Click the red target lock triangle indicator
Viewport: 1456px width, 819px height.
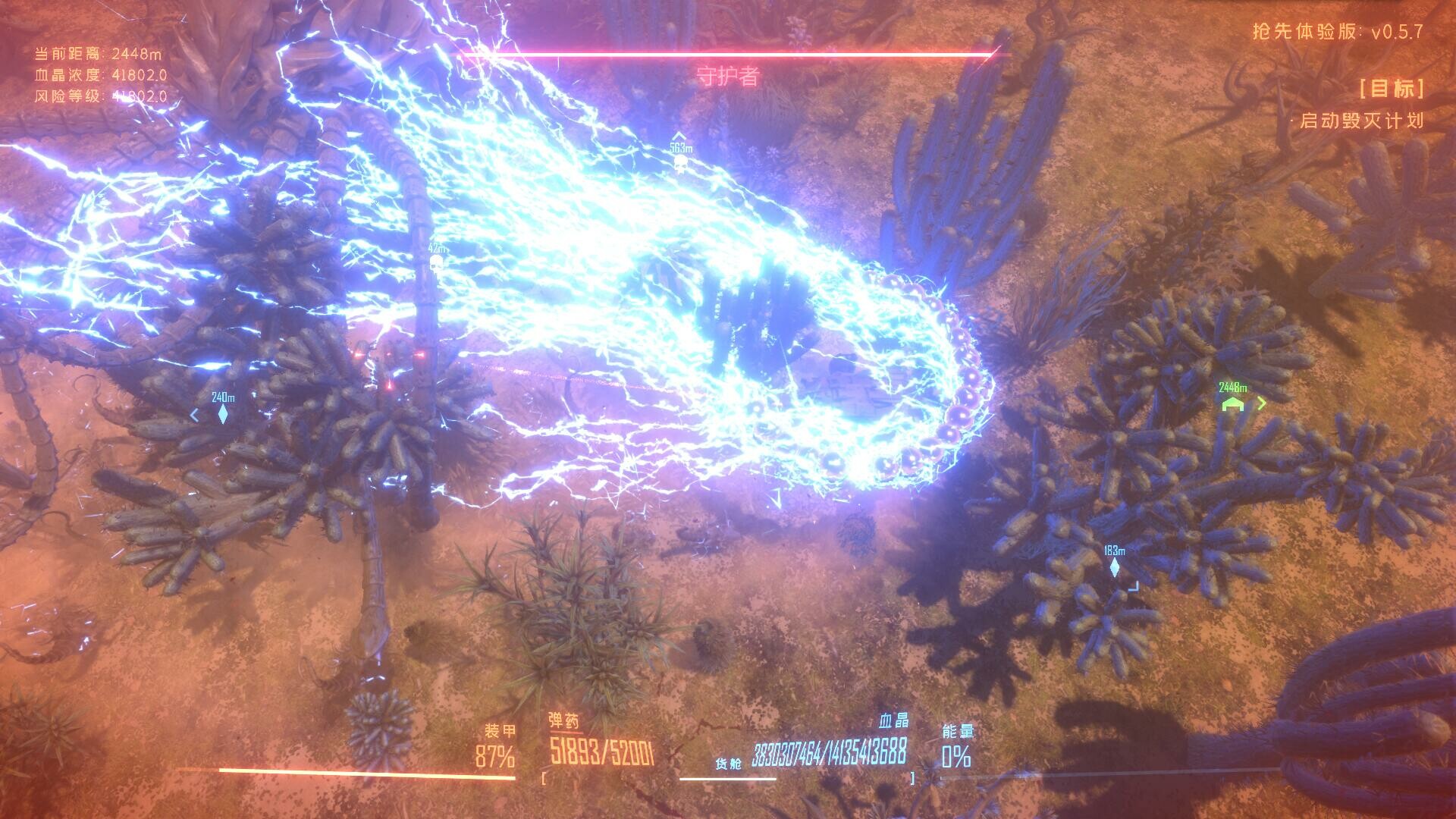point(388,384)
